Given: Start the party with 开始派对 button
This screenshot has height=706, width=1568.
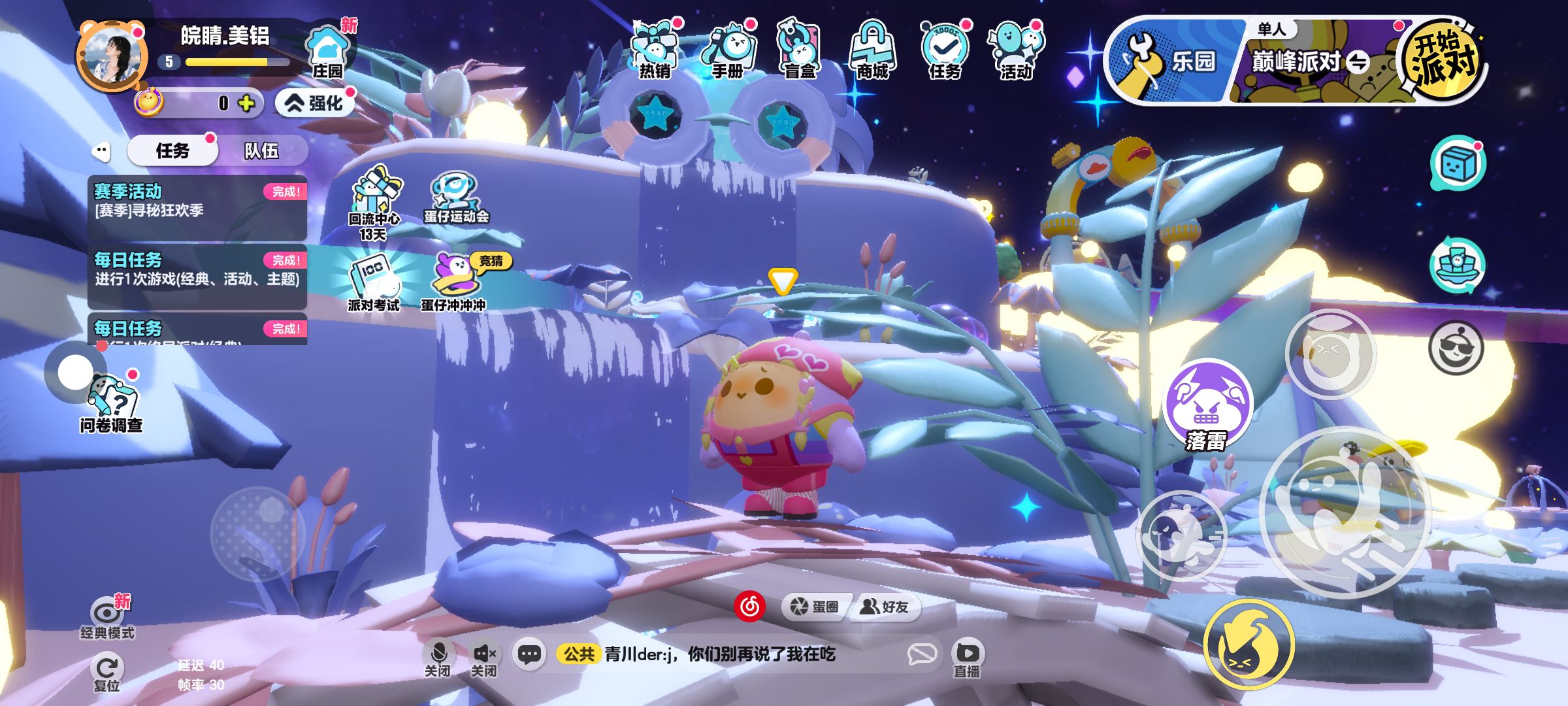Looking at the screenshot, I should pyautogui.click(x=1443, y=60).
